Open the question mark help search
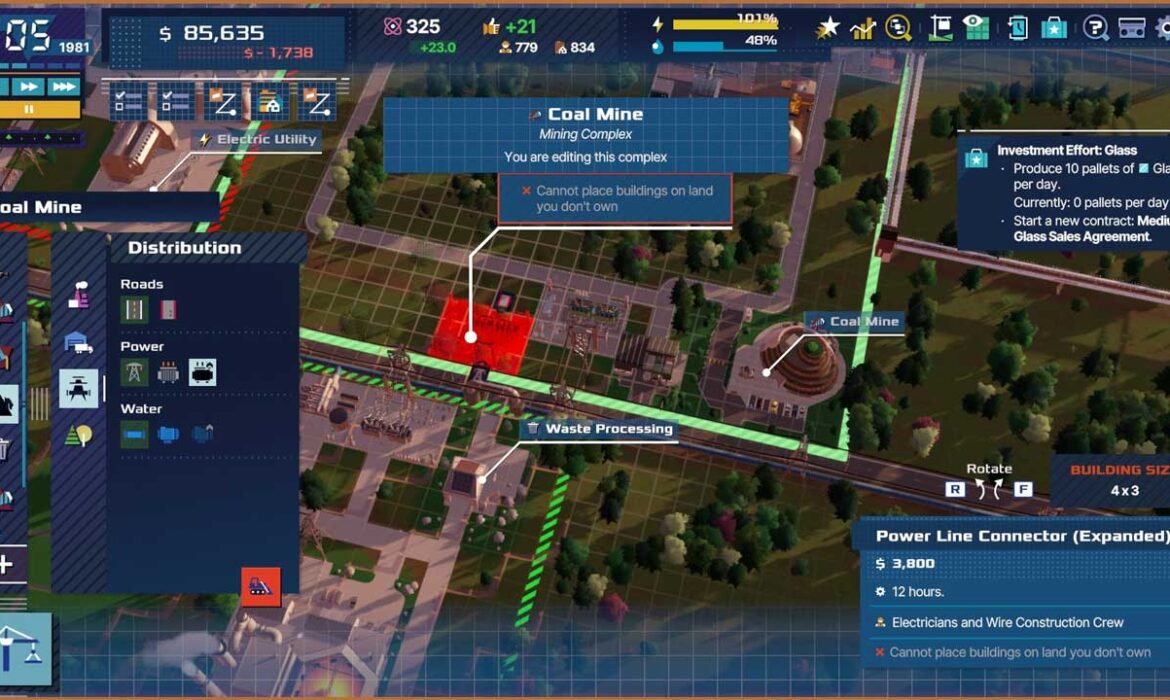Screen dimensions: 1170x700 coord(1096,28)
